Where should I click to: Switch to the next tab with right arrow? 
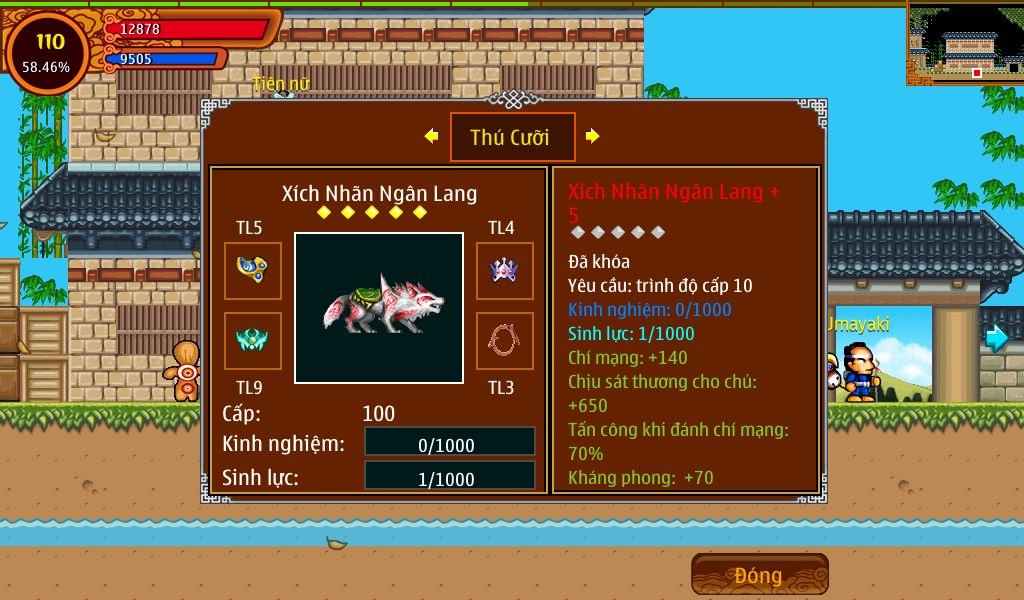pyautogui.click(x=593, y=136)
